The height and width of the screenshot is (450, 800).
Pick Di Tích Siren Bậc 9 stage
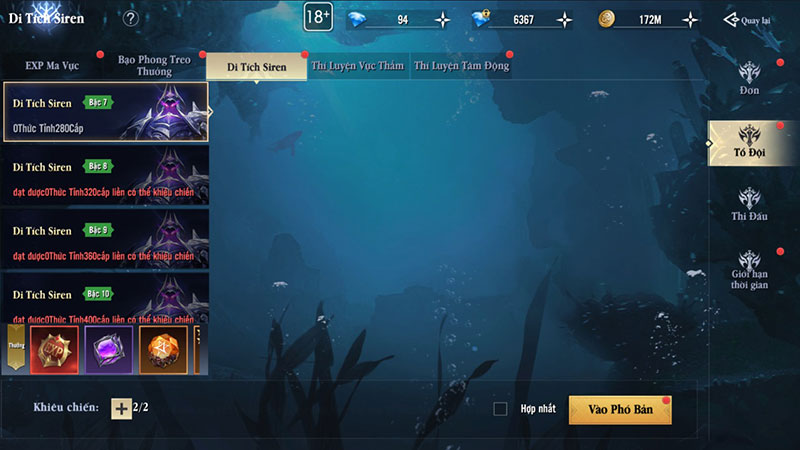tap(108, 239)
